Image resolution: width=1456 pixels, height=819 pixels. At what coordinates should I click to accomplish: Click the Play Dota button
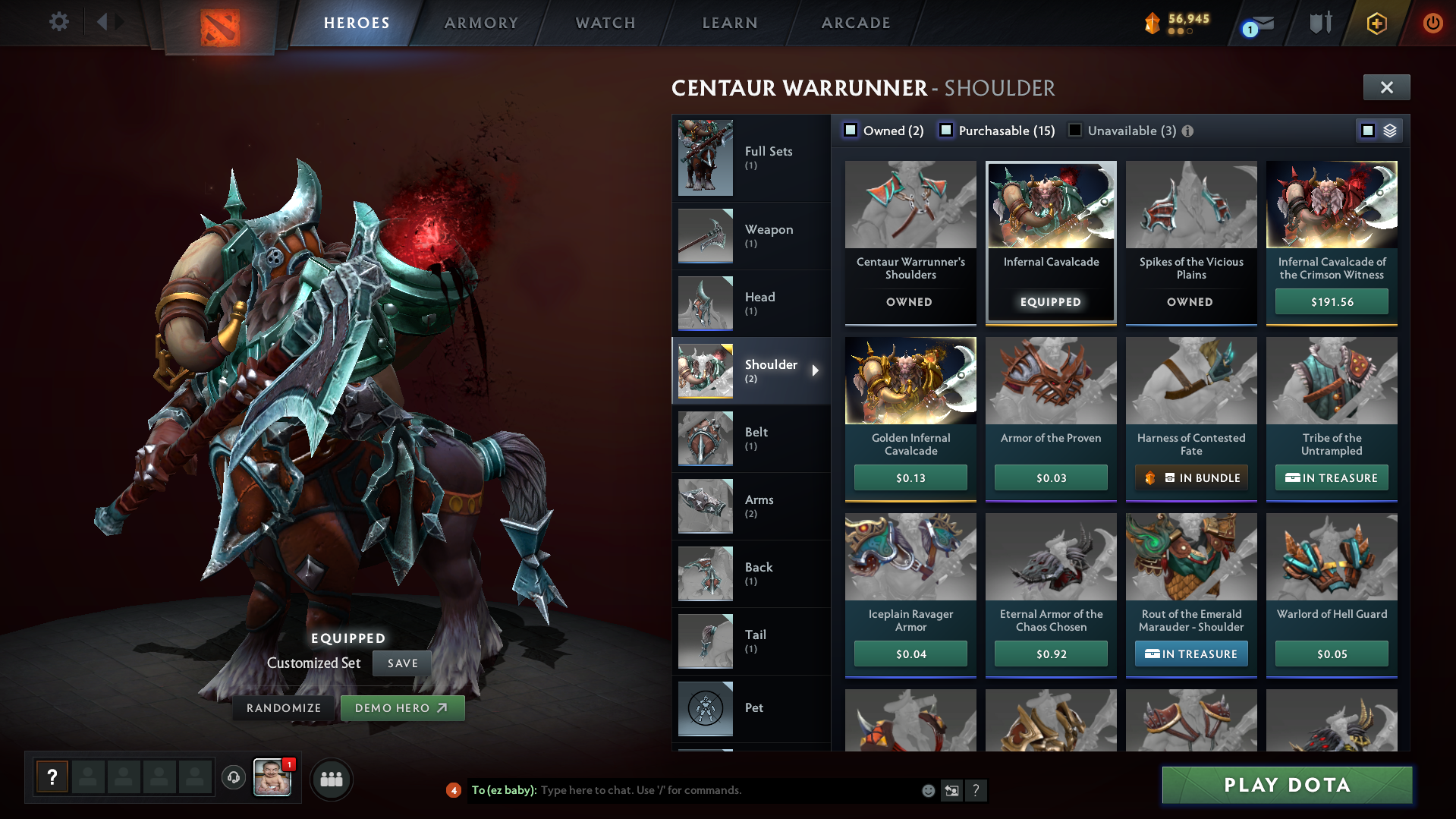click(x=1287, y=785)
